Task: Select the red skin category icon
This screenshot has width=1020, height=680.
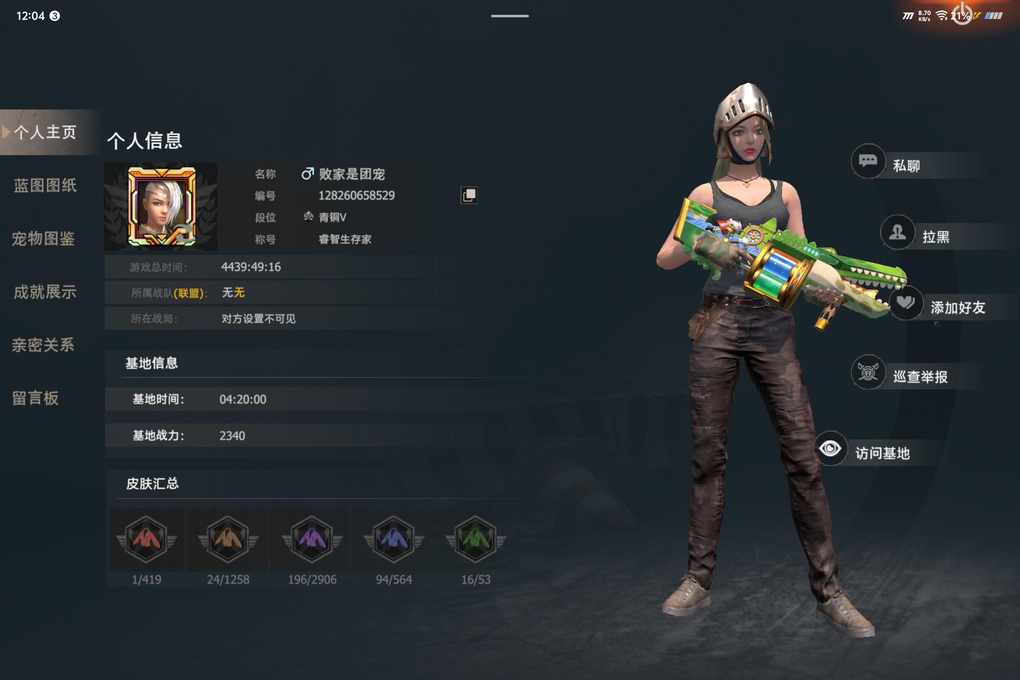Action: [146, 540]
